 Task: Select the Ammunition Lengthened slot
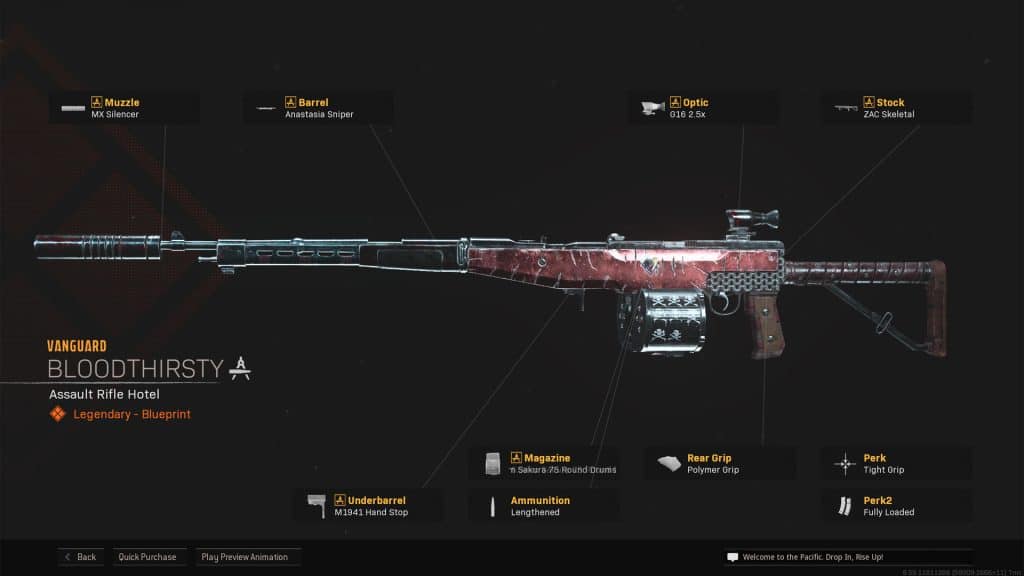[x=544, y=505]
